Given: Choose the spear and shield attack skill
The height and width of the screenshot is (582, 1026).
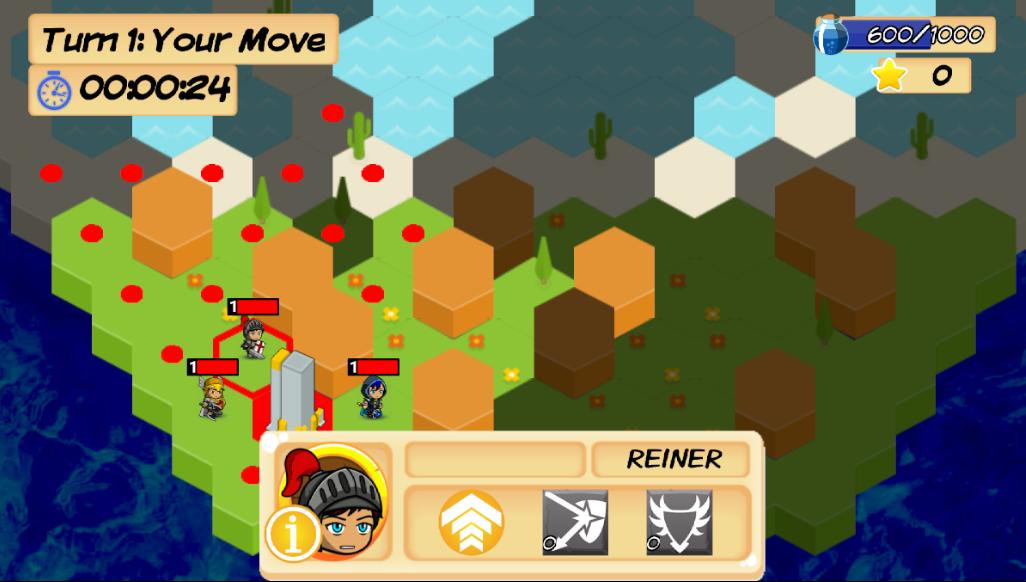Looking at the screenshot, I should [x=575, y=522].
